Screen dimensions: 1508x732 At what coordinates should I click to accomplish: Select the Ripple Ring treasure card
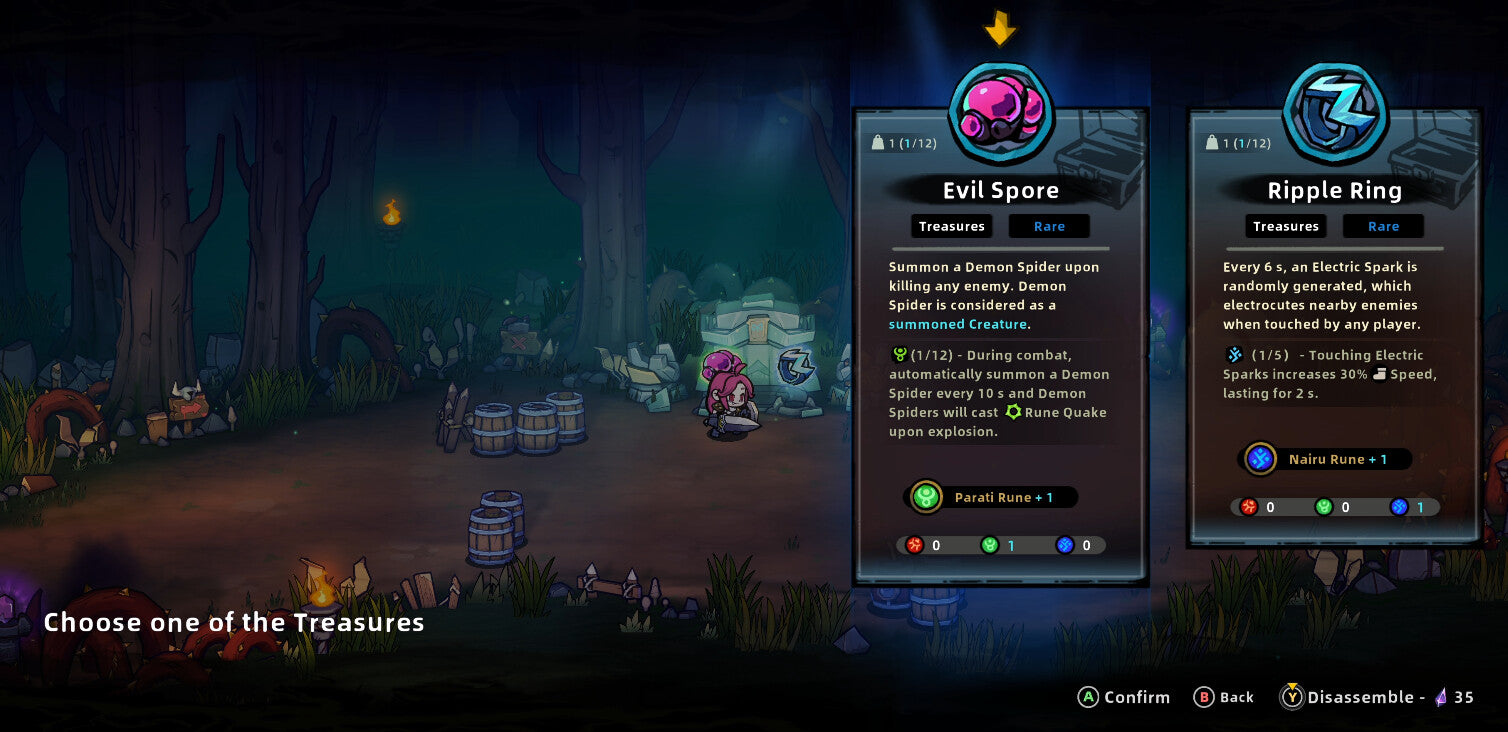coord(1334,330)
